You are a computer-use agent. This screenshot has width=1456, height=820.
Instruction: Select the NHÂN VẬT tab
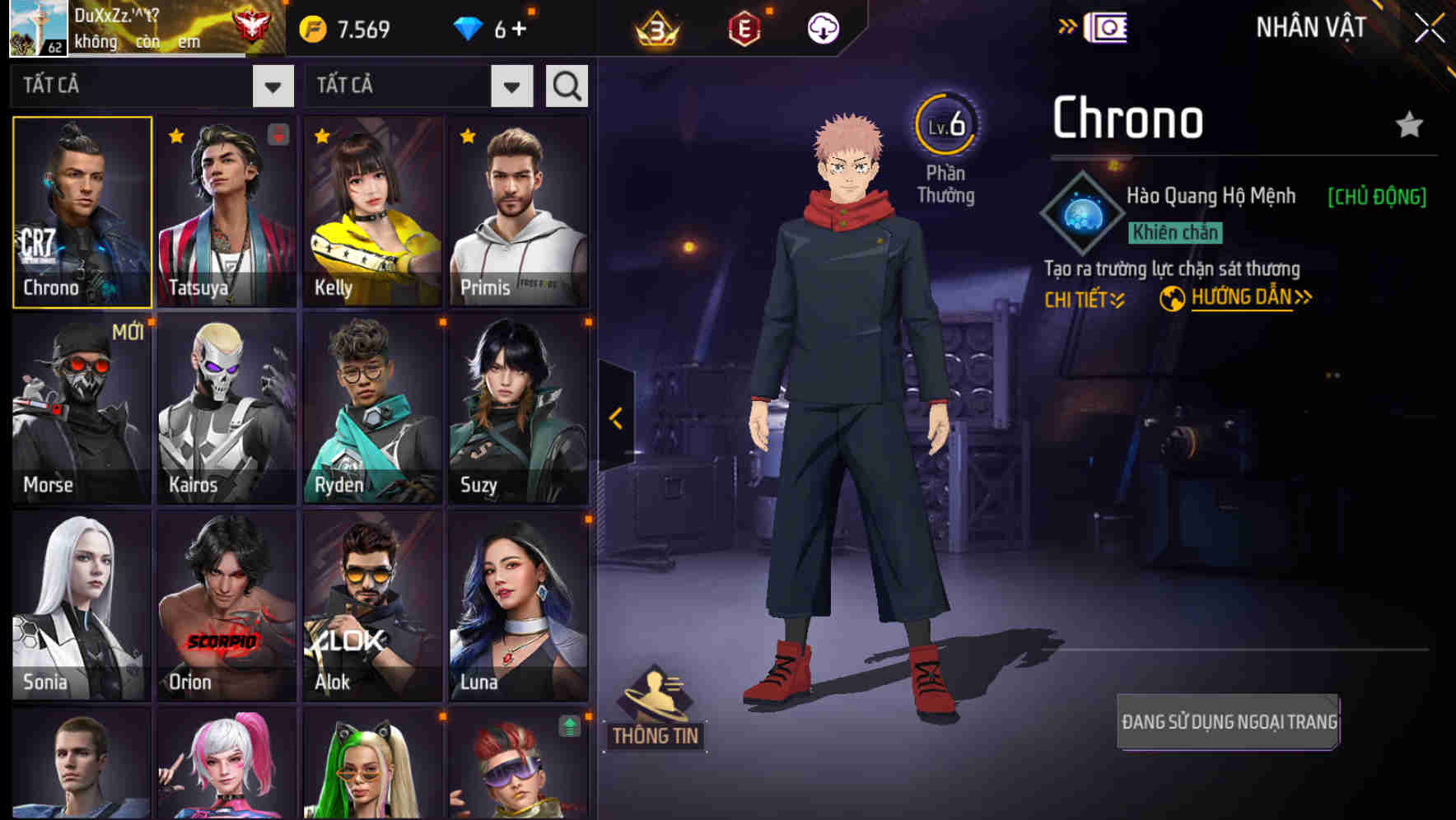click(x=1309, y=26)
